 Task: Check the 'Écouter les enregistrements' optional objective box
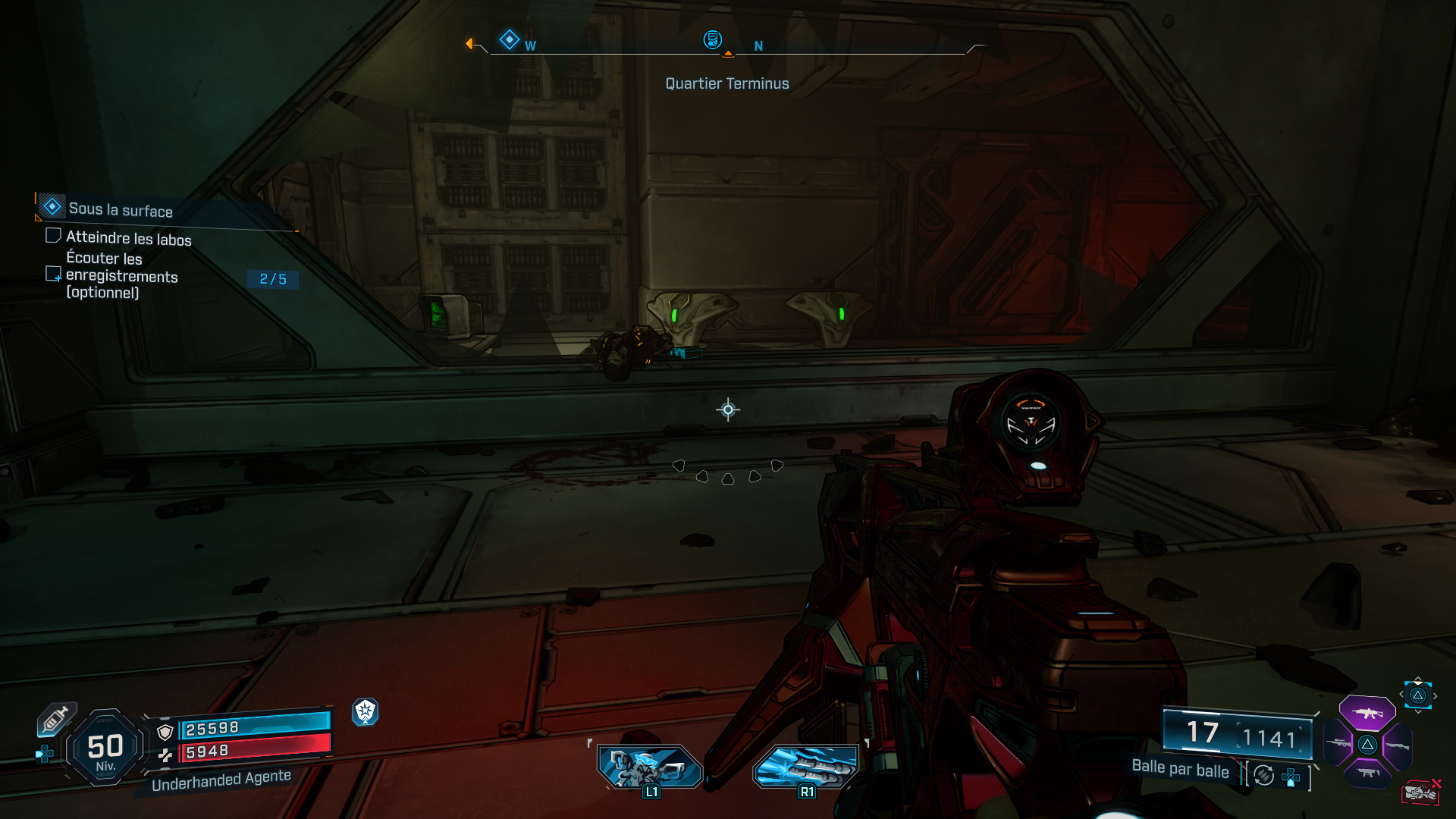pyautogui.click(x=54, y=274)
